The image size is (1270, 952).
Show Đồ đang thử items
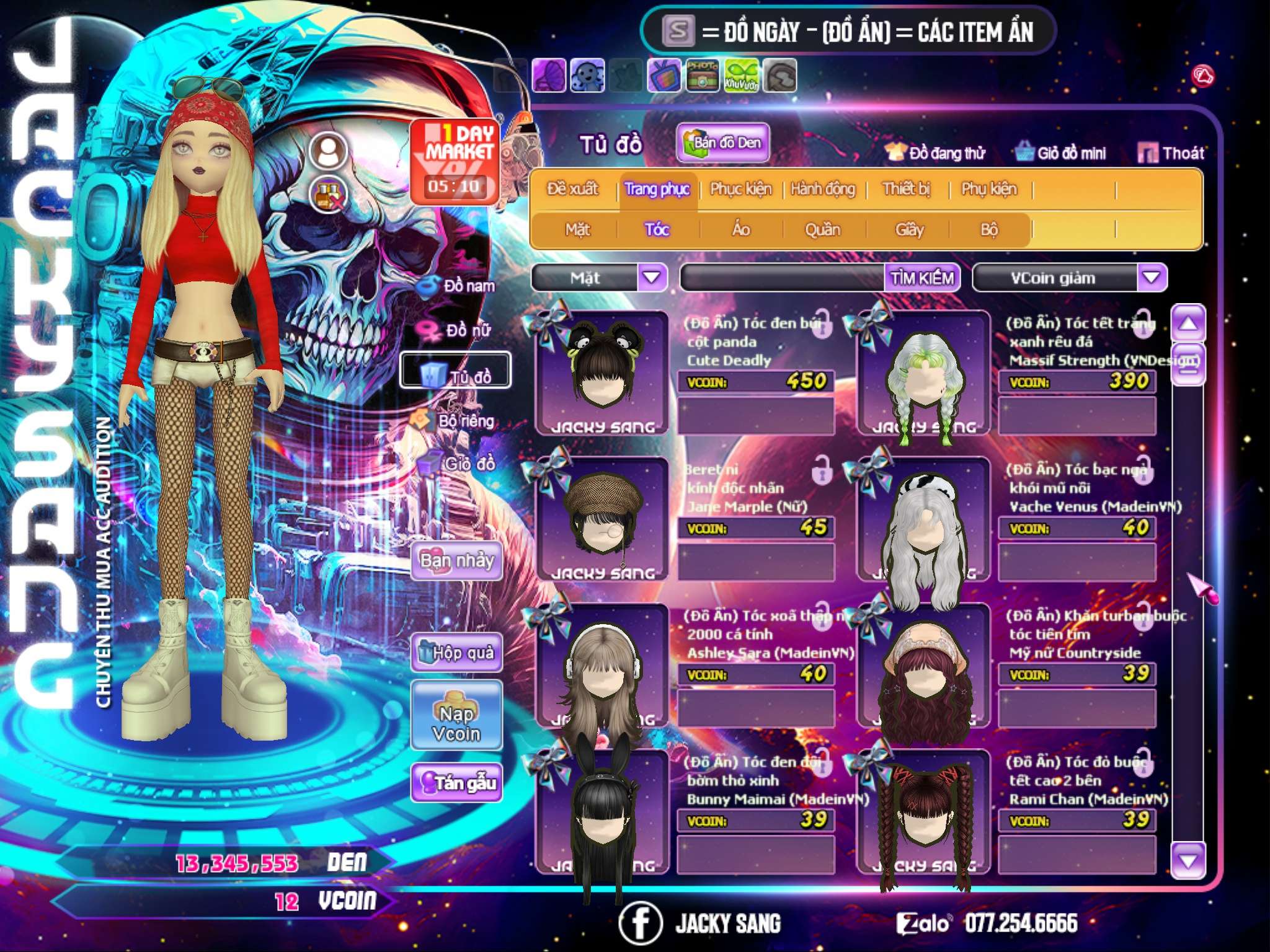point(935,152)
